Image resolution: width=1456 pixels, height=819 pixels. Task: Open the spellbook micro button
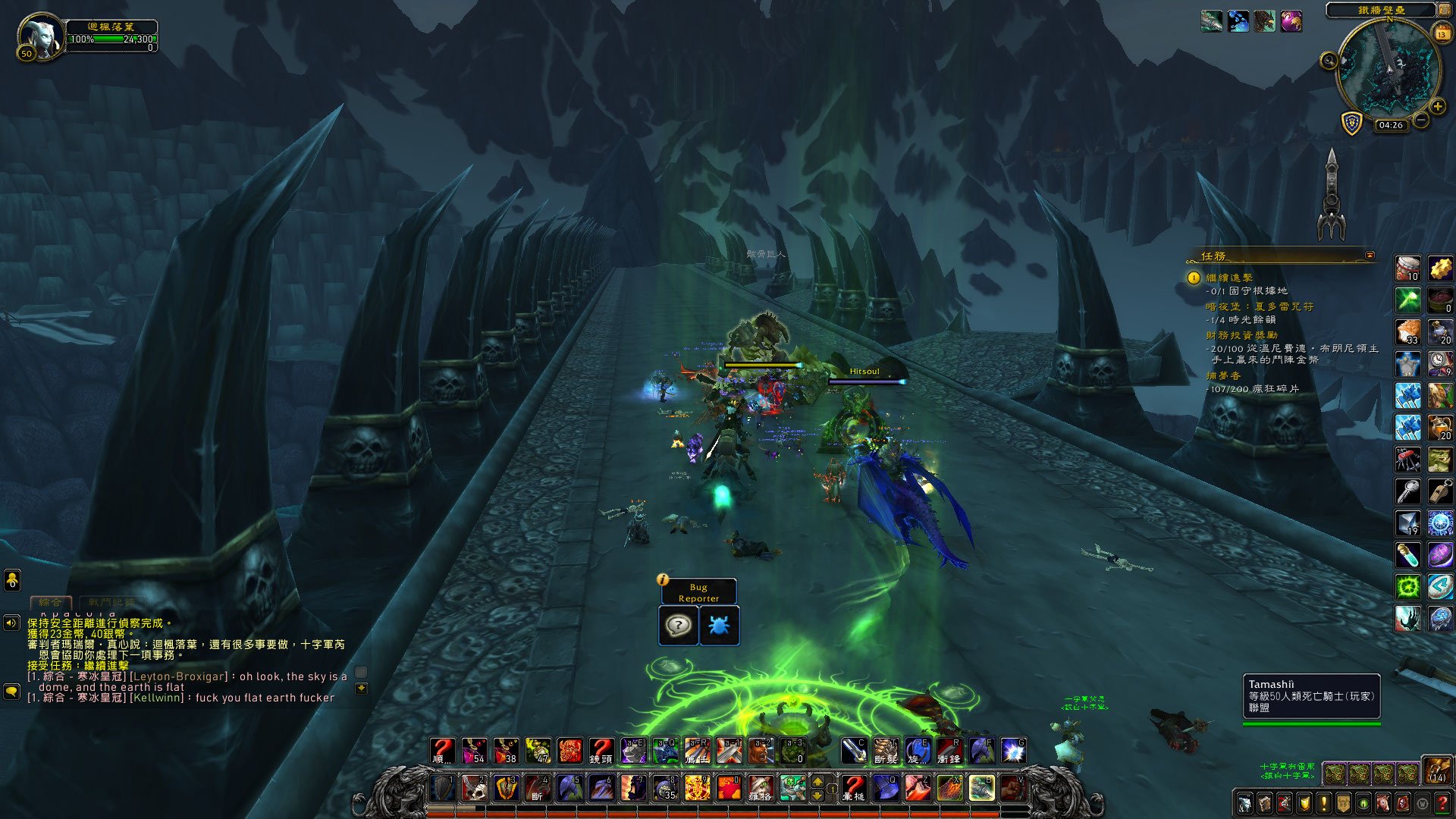1264,803
